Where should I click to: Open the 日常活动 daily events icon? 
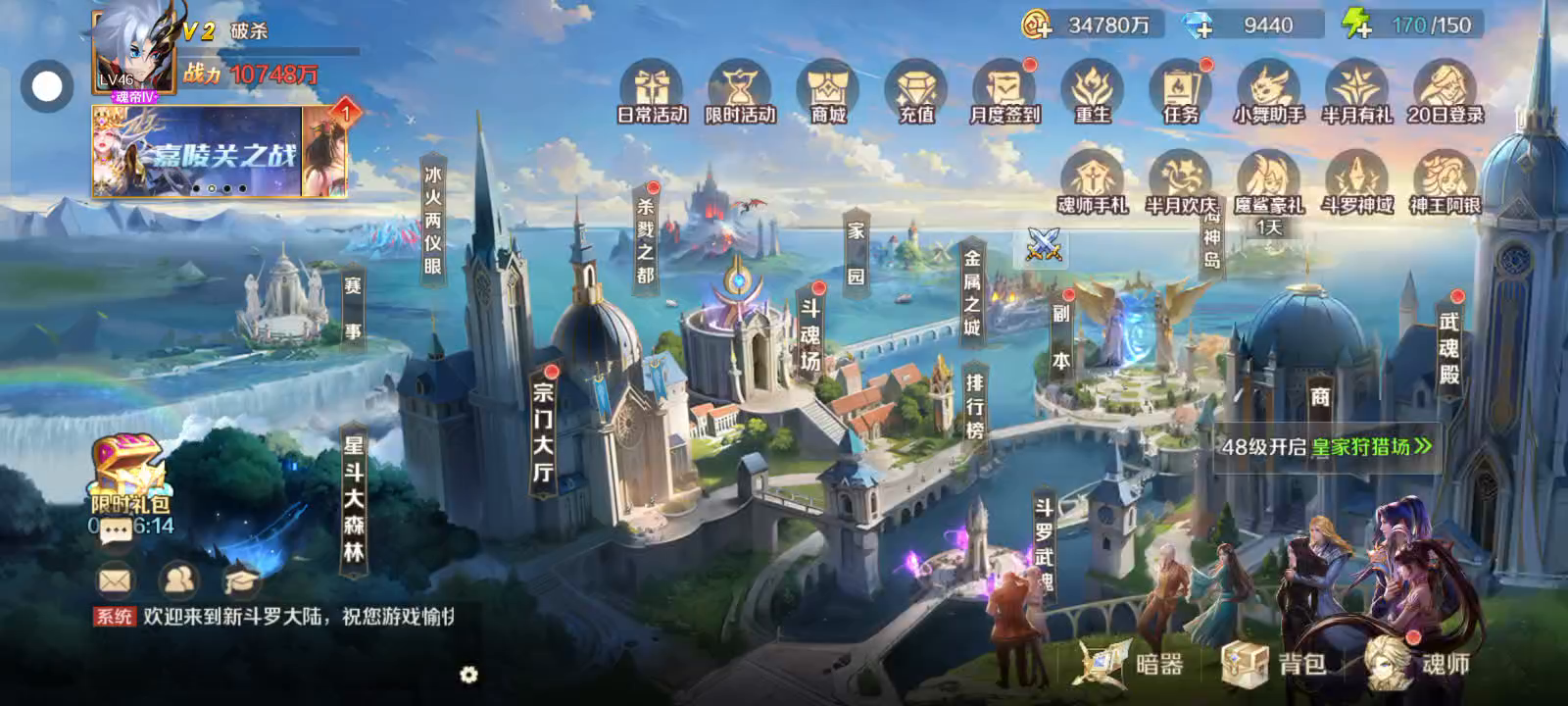tap(652, 91)
